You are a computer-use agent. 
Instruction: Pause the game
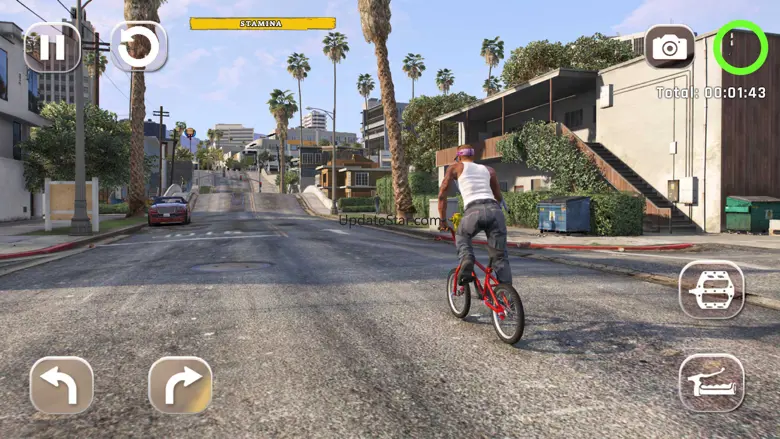click(x=52, y=47)
